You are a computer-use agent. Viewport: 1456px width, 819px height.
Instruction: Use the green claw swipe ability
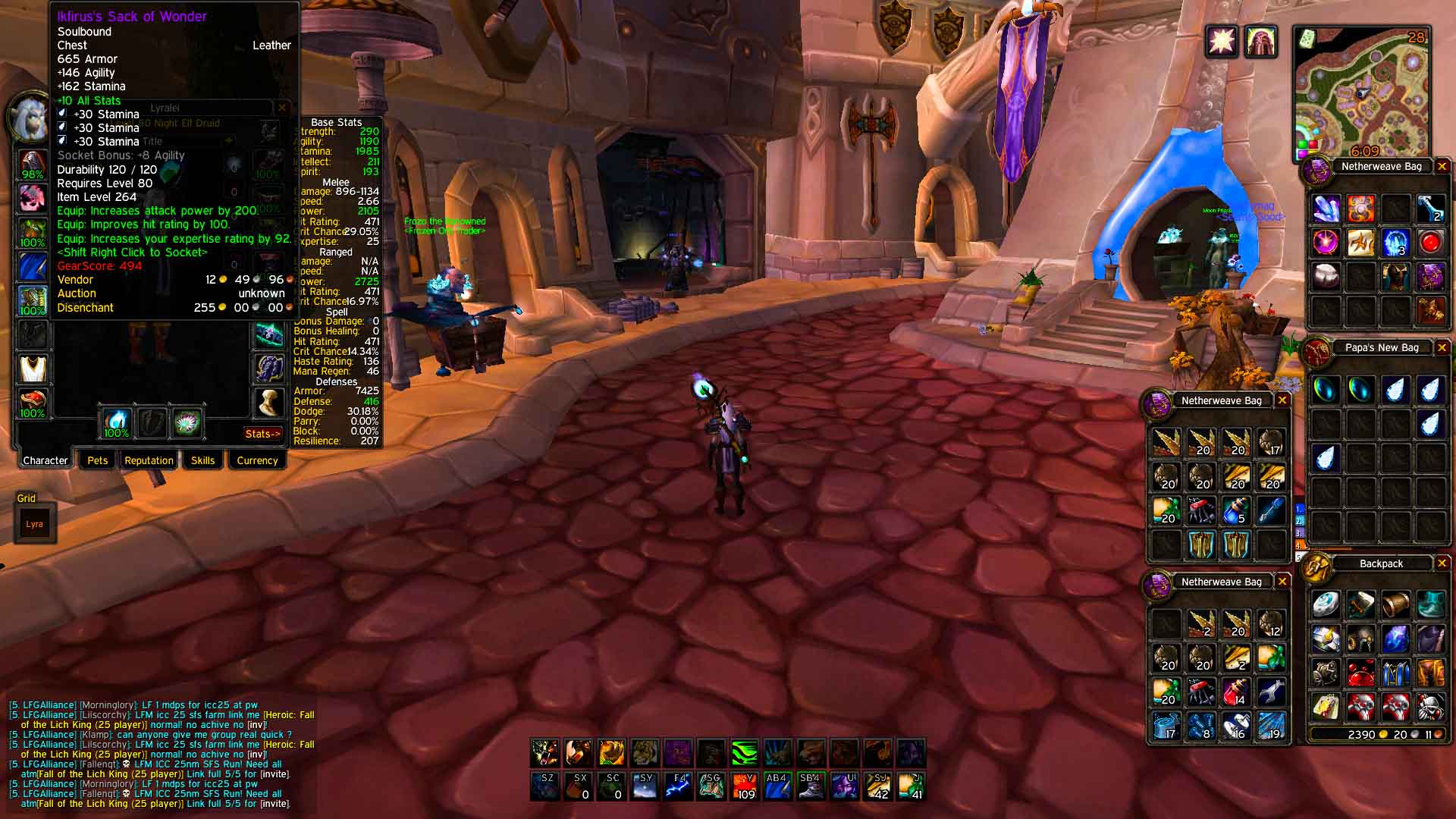[x=744, y=753]
